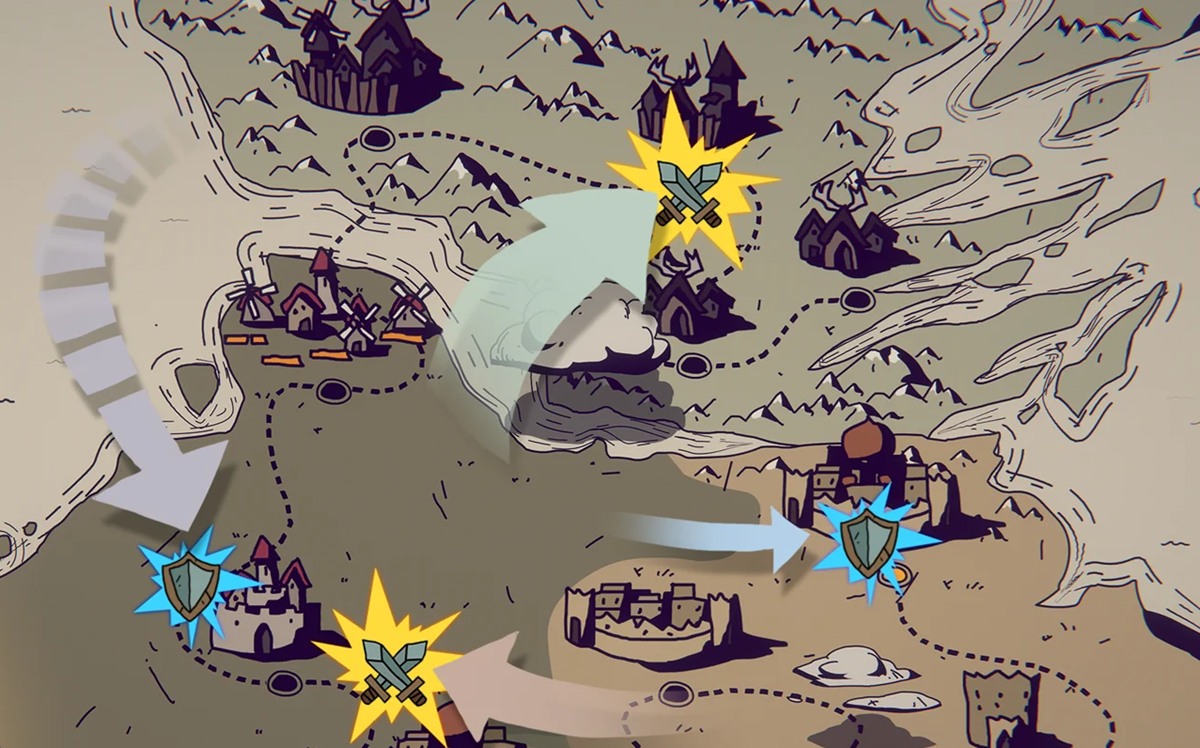
Task: Select the crossed-swords battle marker by the dark village
Action: click(689, 189)
